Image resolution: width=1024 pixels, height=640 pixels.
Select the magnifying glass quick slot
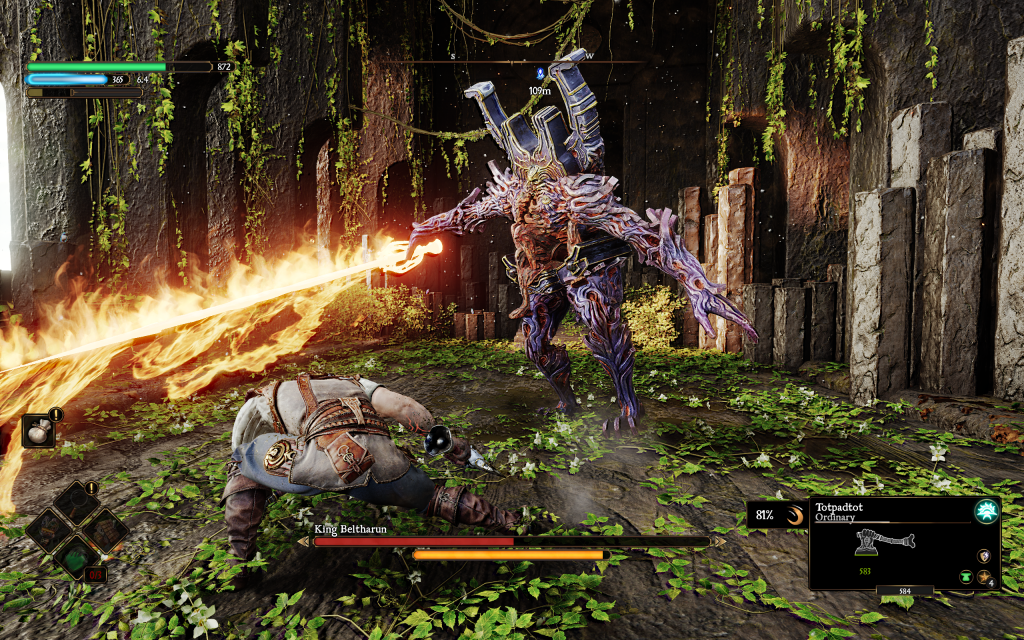point(77,504)
